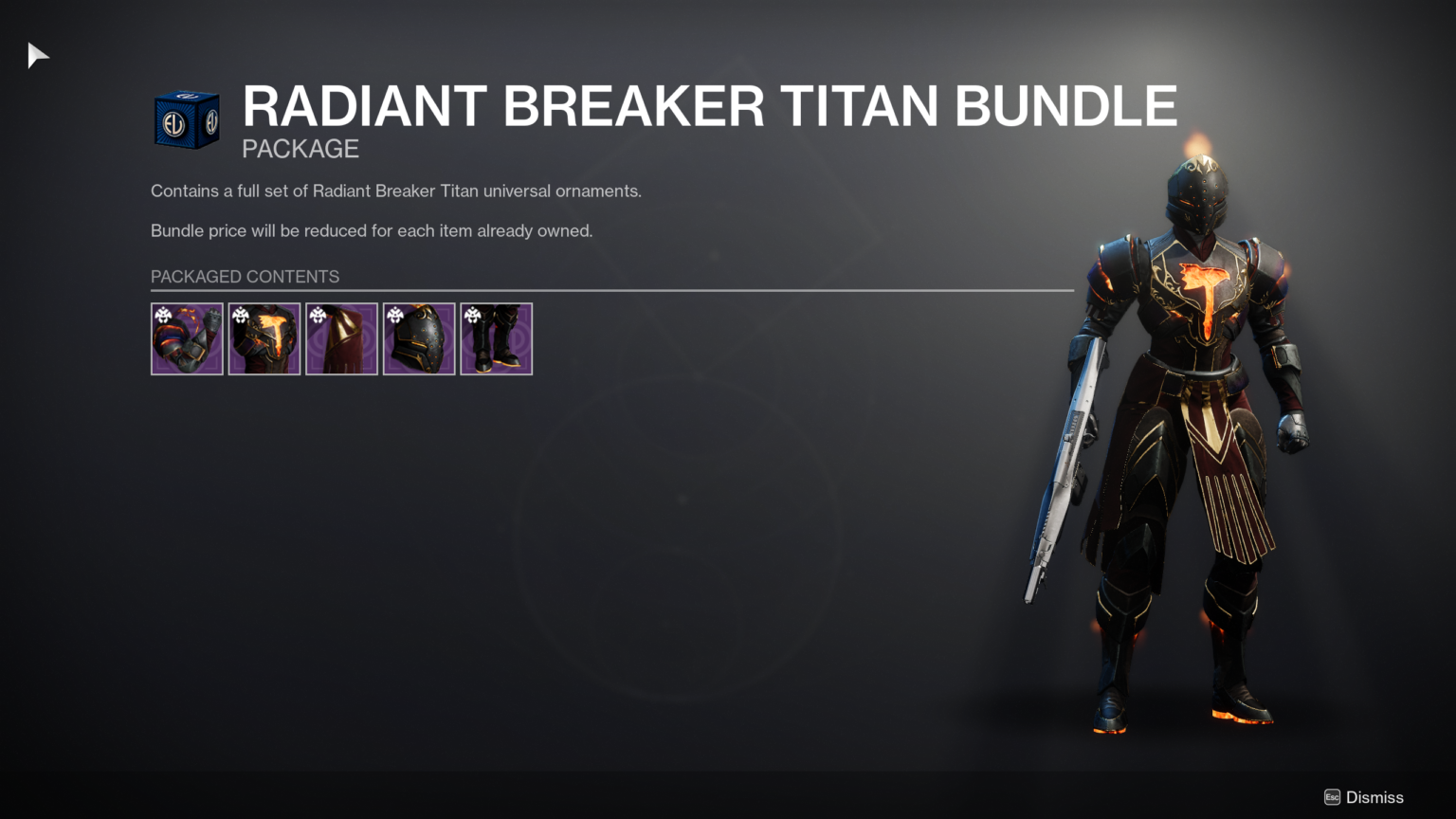Image resolution: width=1456 pixels, height=819 pixels.
Task: Click the RADIANT BREAKER TITAN BUNDLE title
Action: pos(709,105)
